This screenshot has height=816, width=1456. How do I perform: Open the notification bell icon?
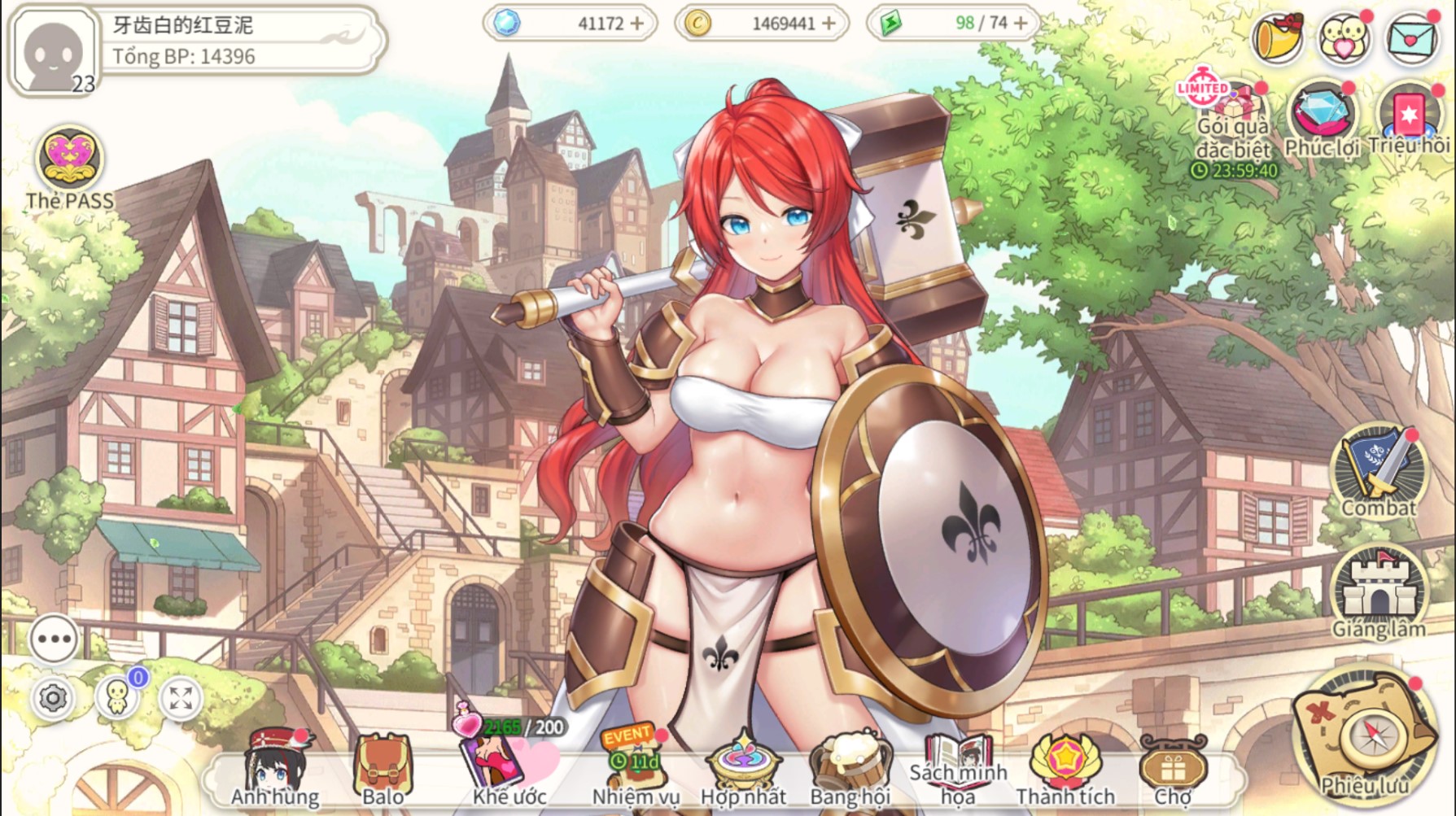[1280, 37]
